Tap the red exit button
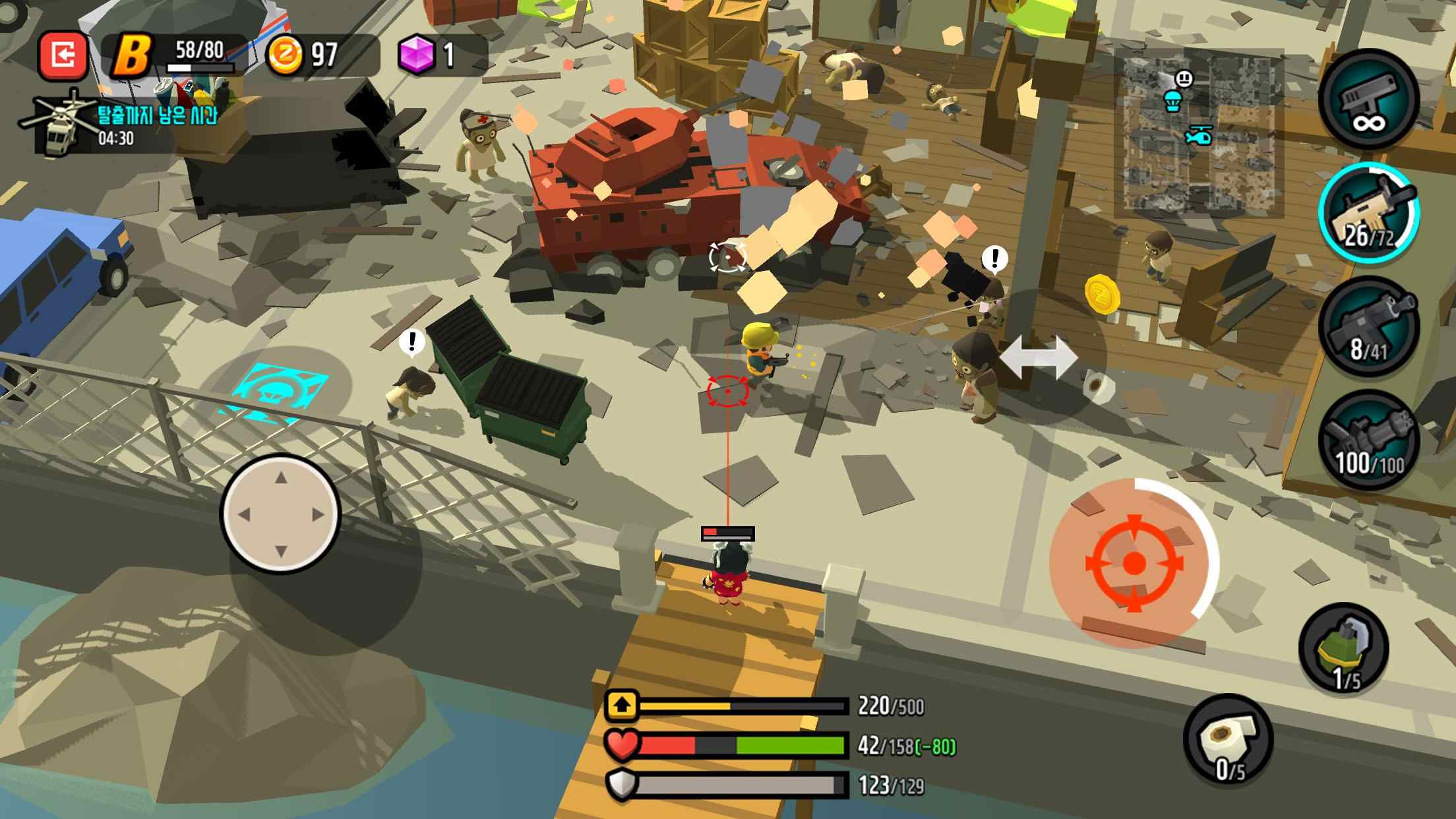This screenshot has width=1456, height=819. click(63, 55)
